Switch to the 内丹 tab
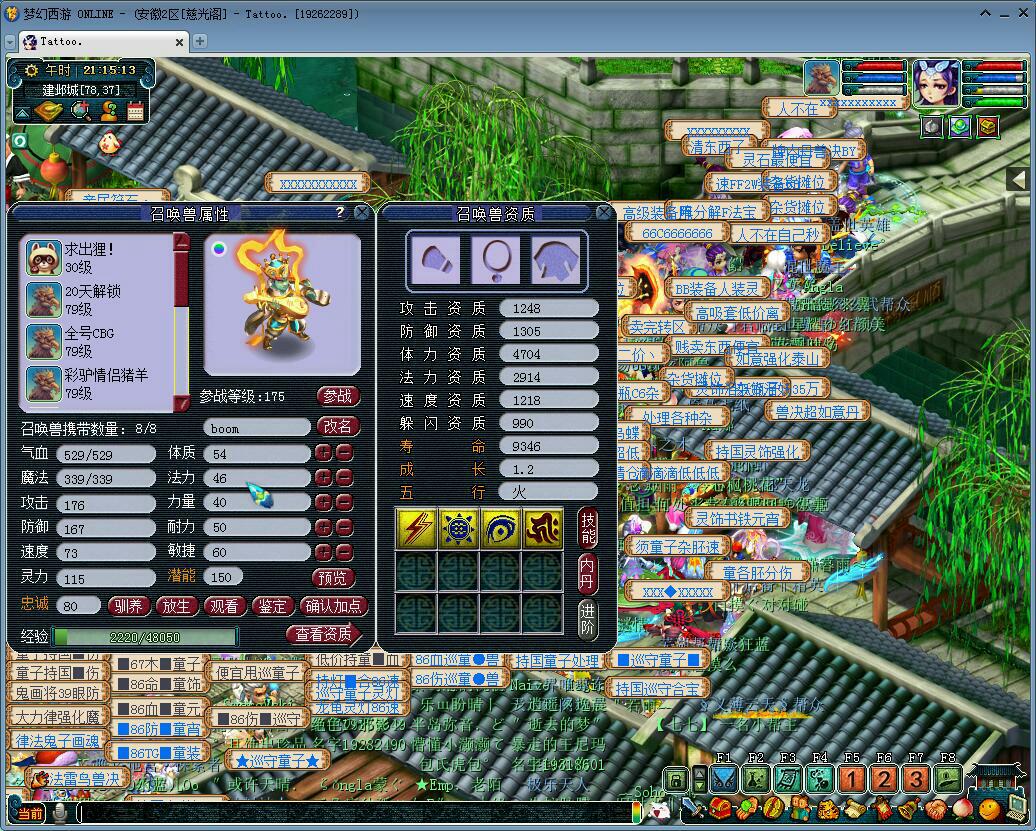 point(587,573)
